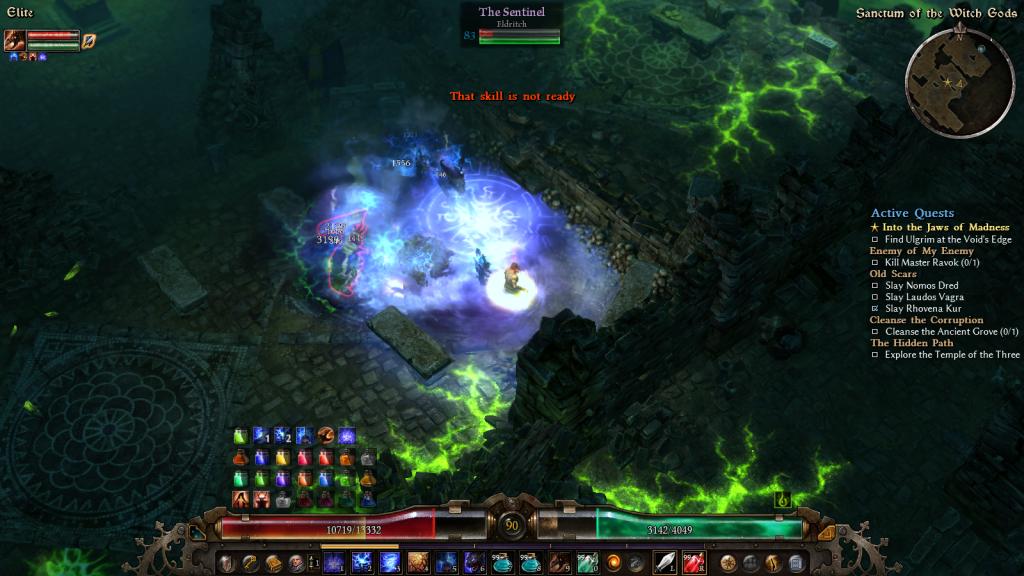
Task: Select the 'Into the Jaws of Madness' quest
Action: click(x=945, y=227)
